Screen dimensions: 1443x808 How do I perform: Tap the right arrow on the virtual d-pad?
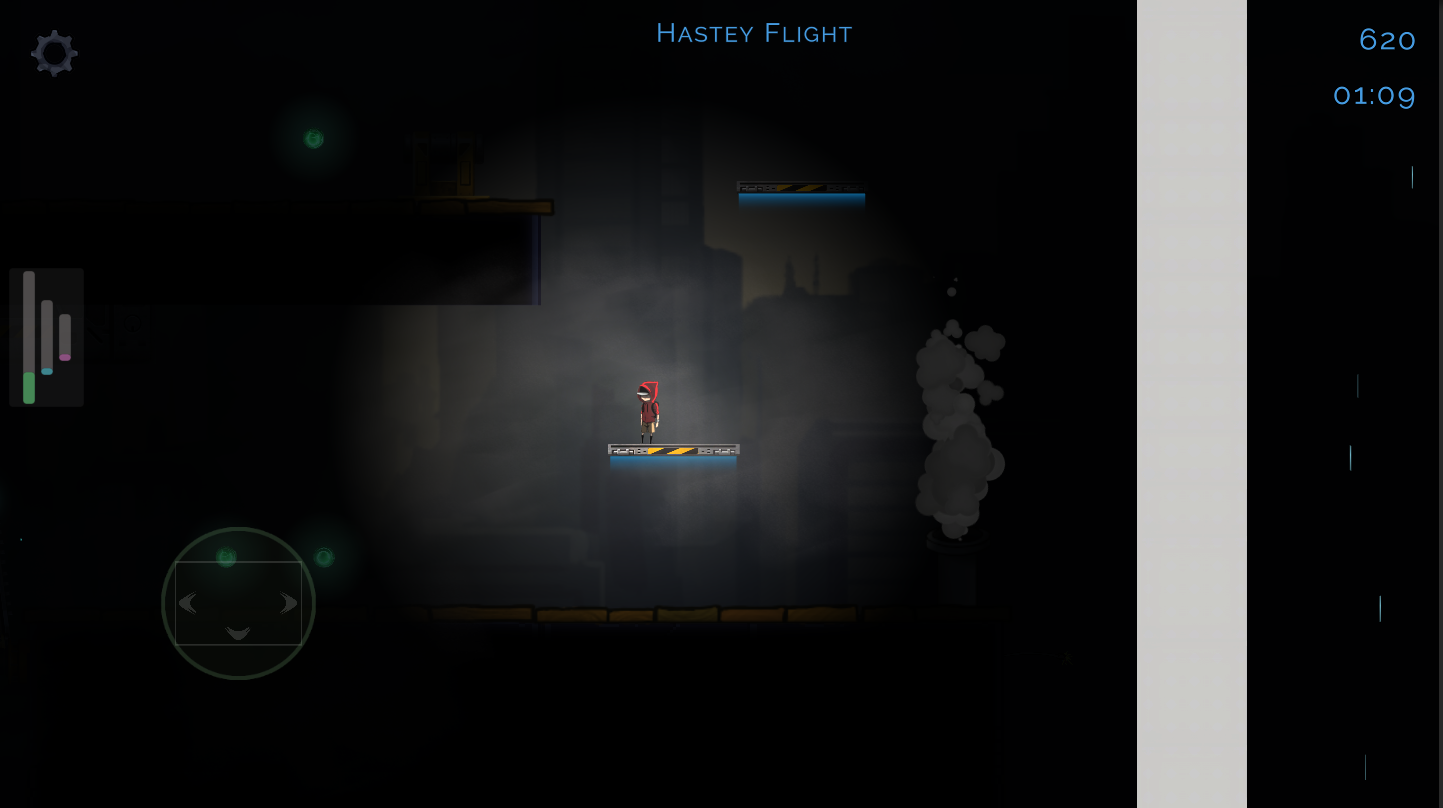(289, 603)
